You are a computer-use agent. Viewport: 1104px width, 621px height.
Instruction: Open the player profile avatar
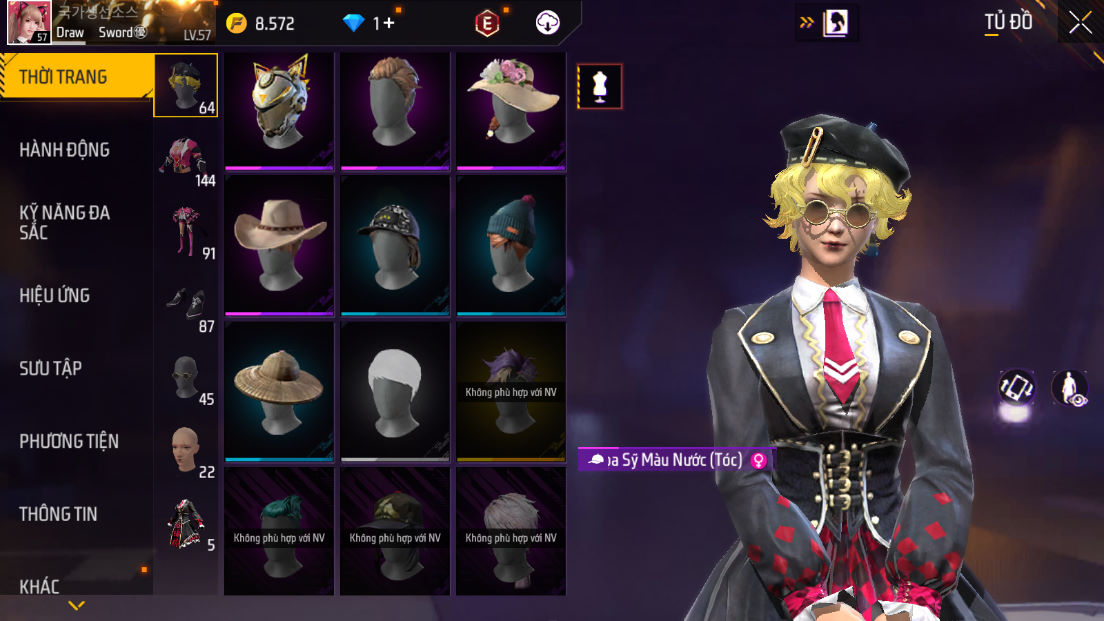pos(29,22)
